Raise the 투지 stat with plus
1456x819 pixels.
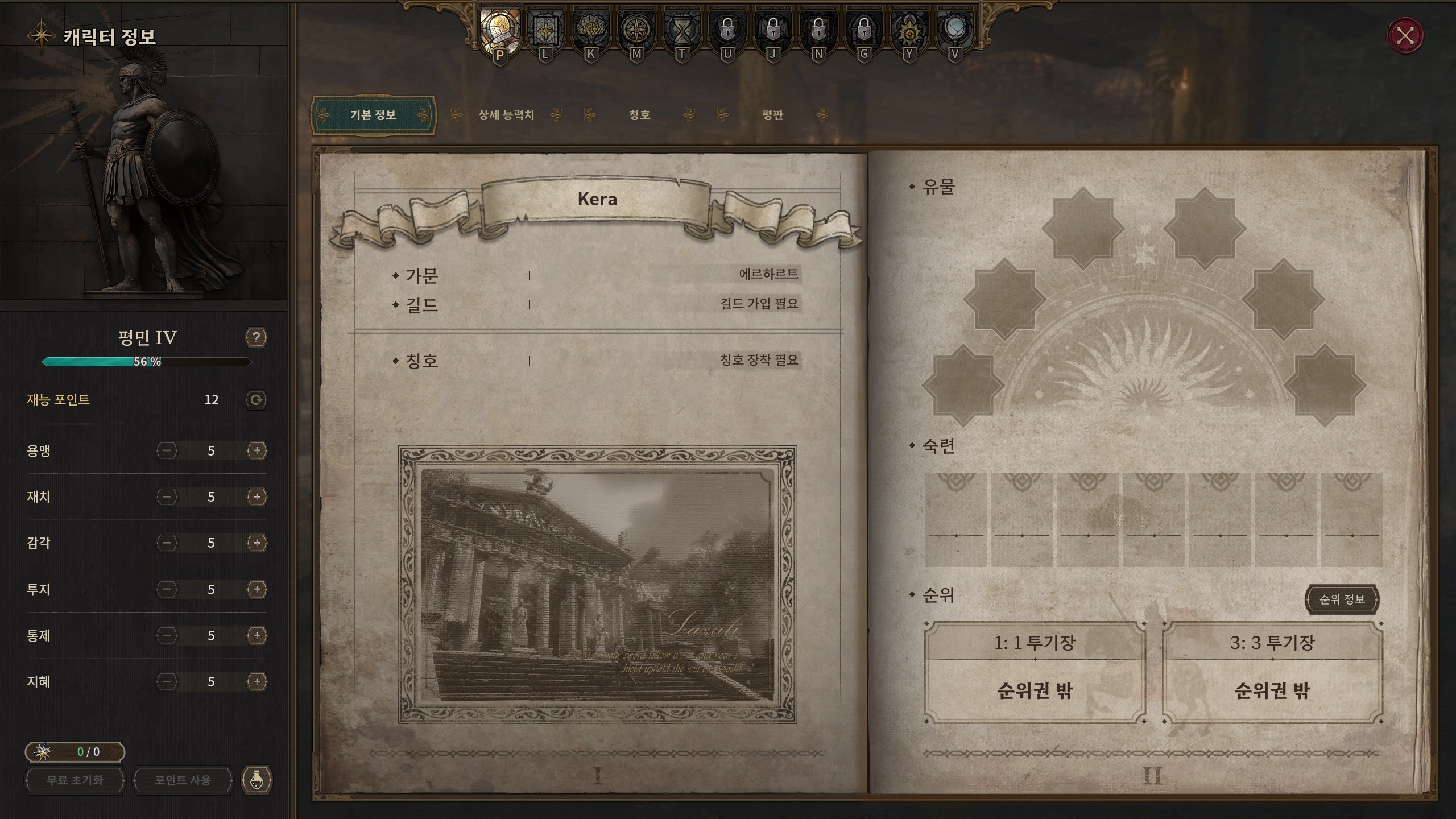257,589
